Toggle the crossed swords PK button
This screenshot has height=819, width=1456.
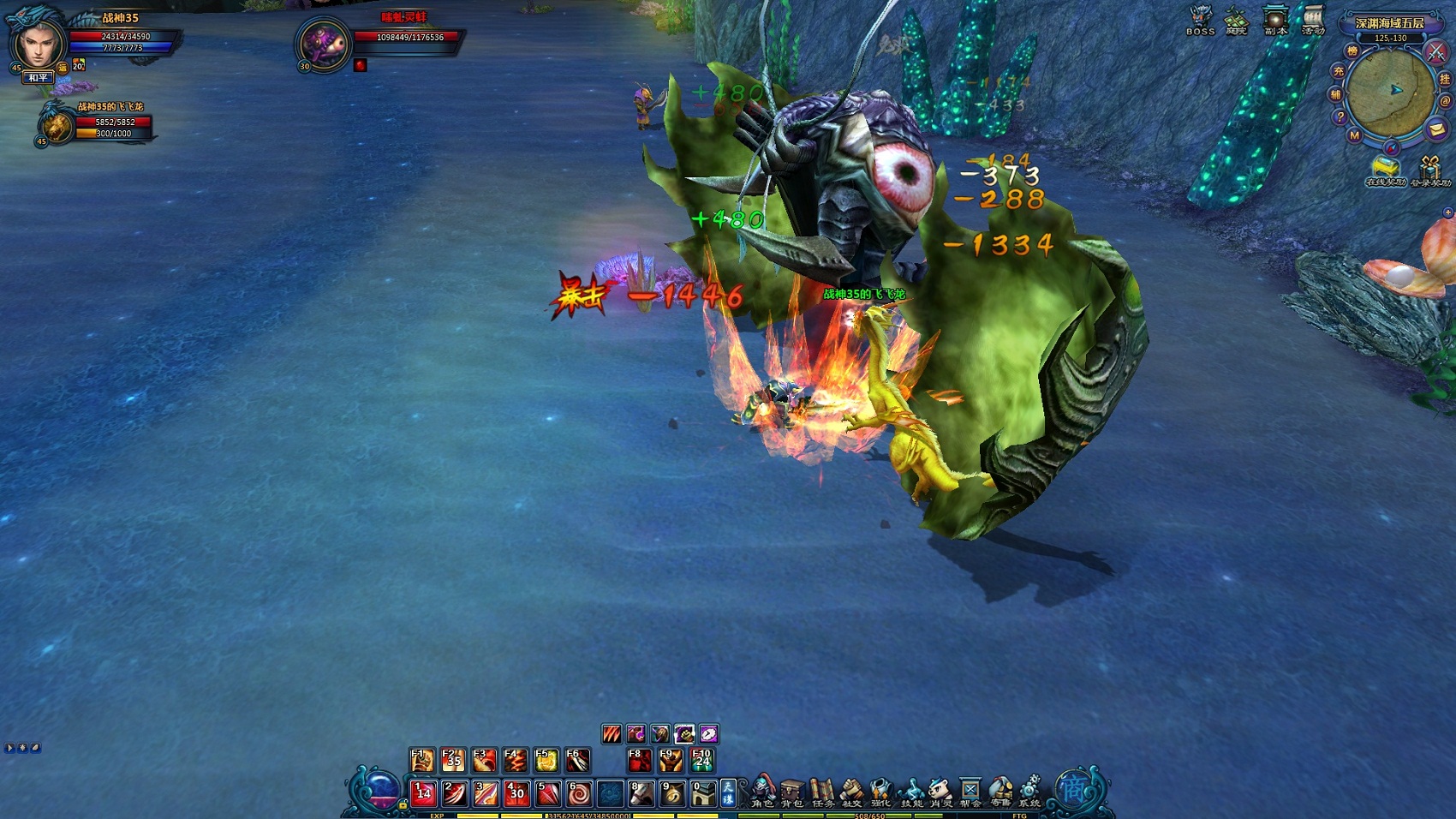(x=1436, y=51)
